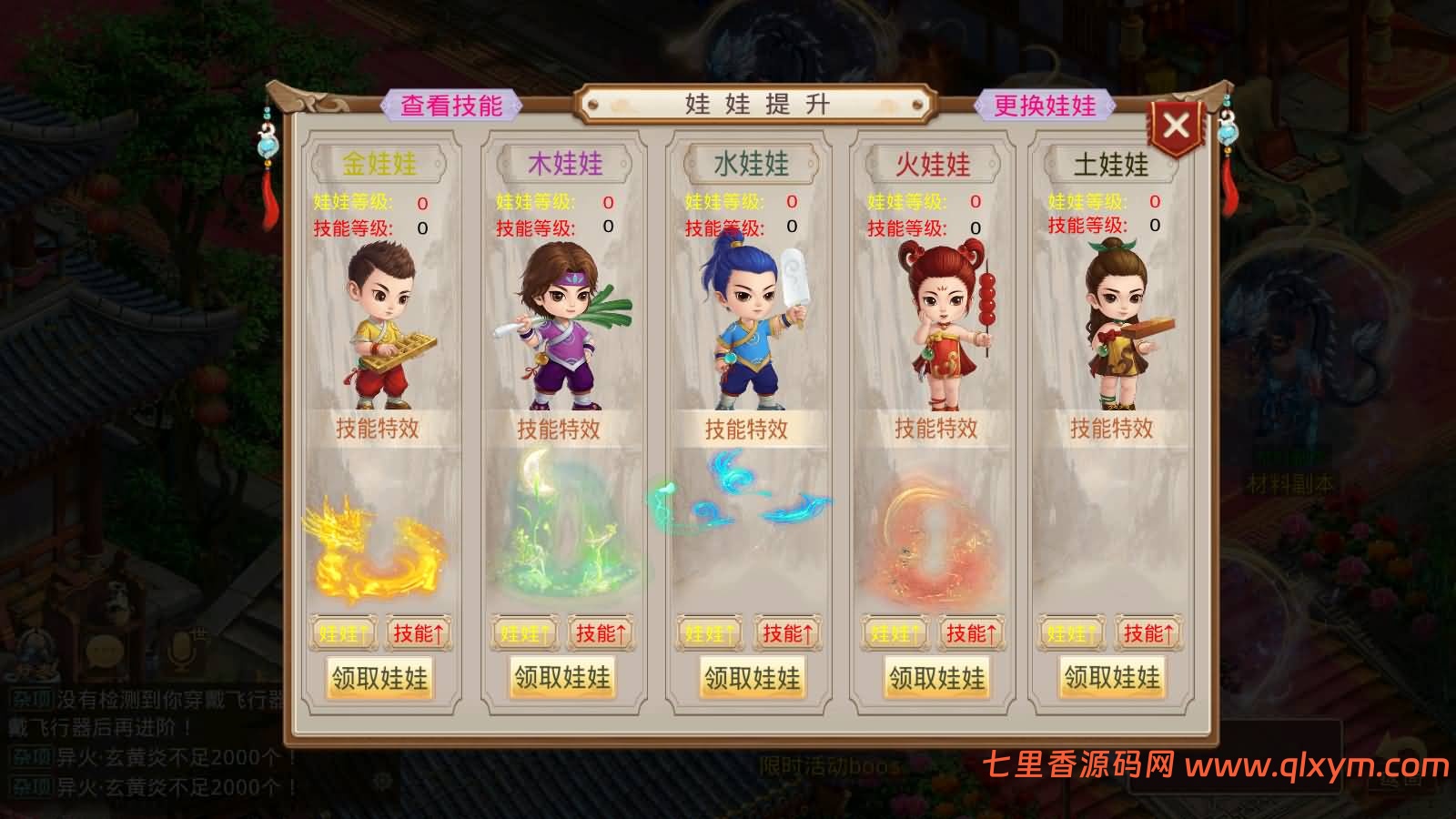Click the chat speech bubble icon

pyautogui.click(x=103, y=652)
